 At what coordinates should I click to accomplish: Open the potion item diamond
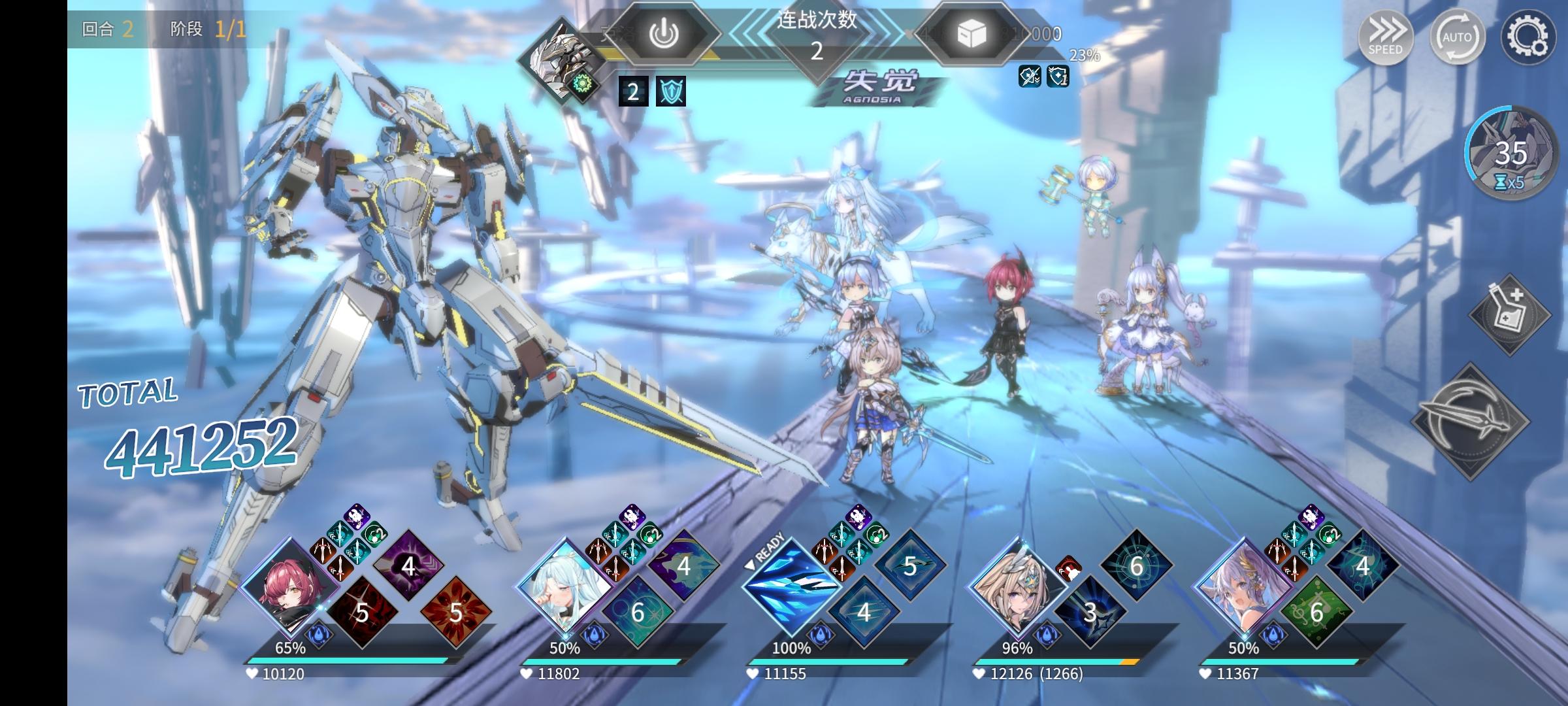point(1510,314)
